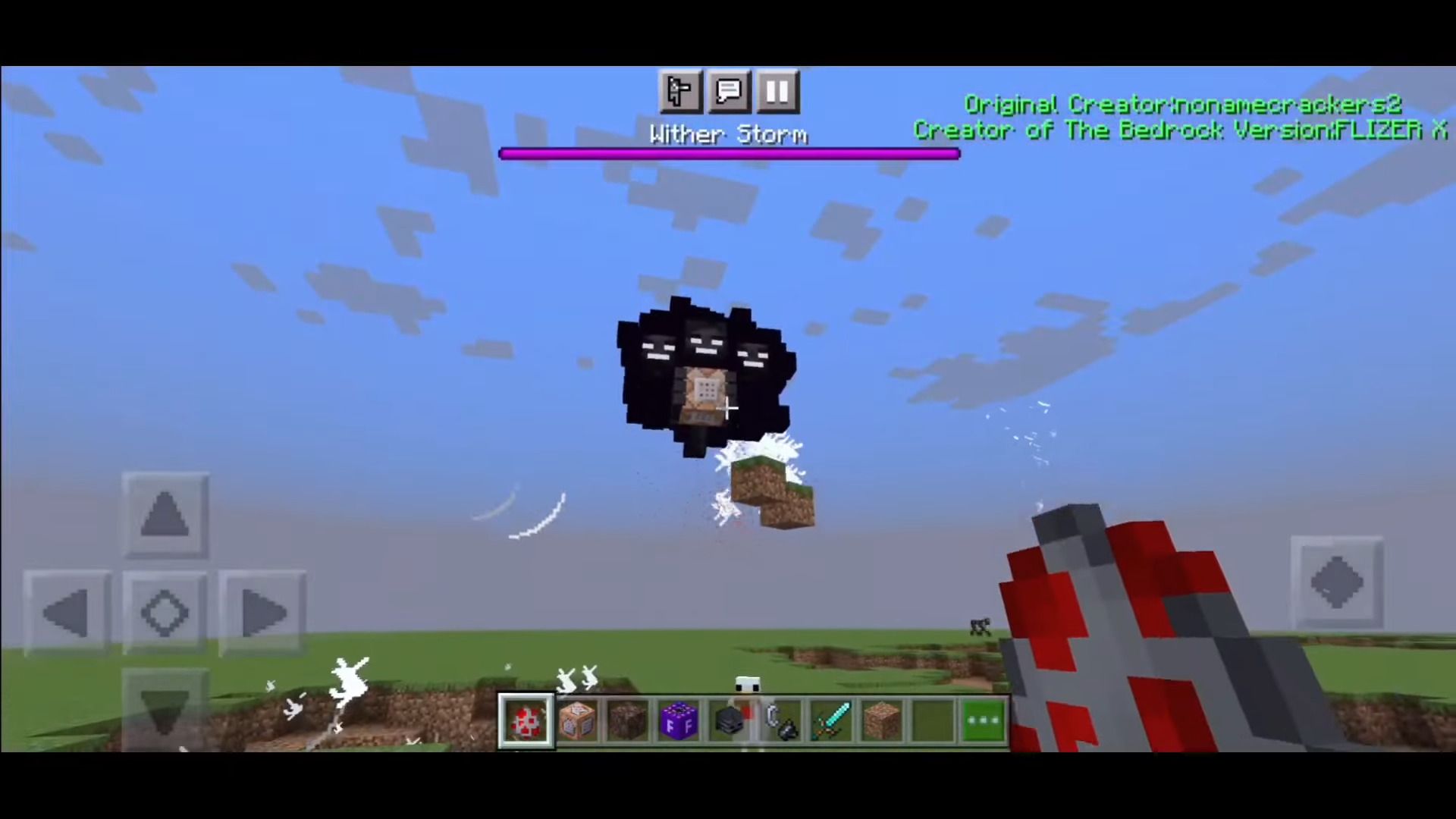Viewport: 1456px width, 819px height.
Task: Open chat with the speech bubble icon
Action: 728,92
